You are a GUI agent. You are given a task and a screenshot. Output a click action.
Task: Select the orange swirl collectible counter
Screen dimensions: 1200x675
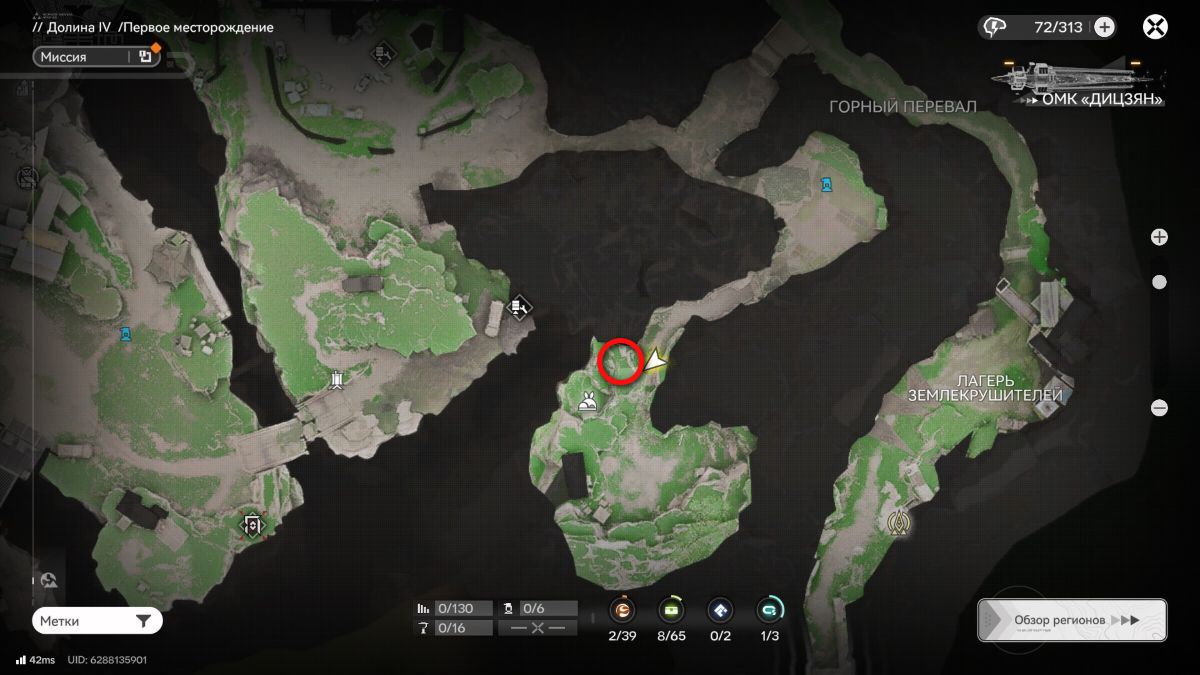[x=623, y=609]
